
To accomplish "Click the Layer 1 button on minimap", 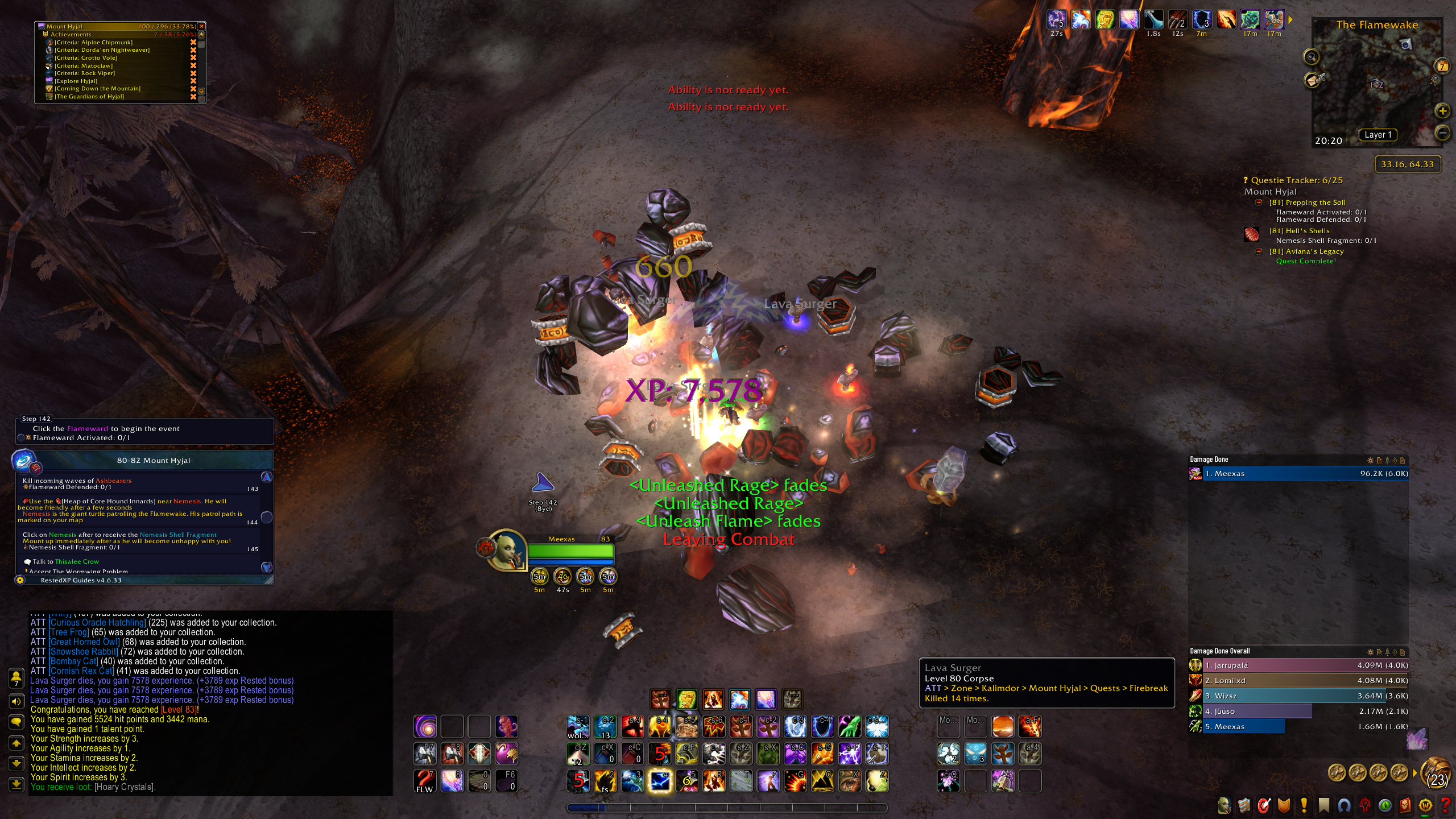I will pos(1378,135).
